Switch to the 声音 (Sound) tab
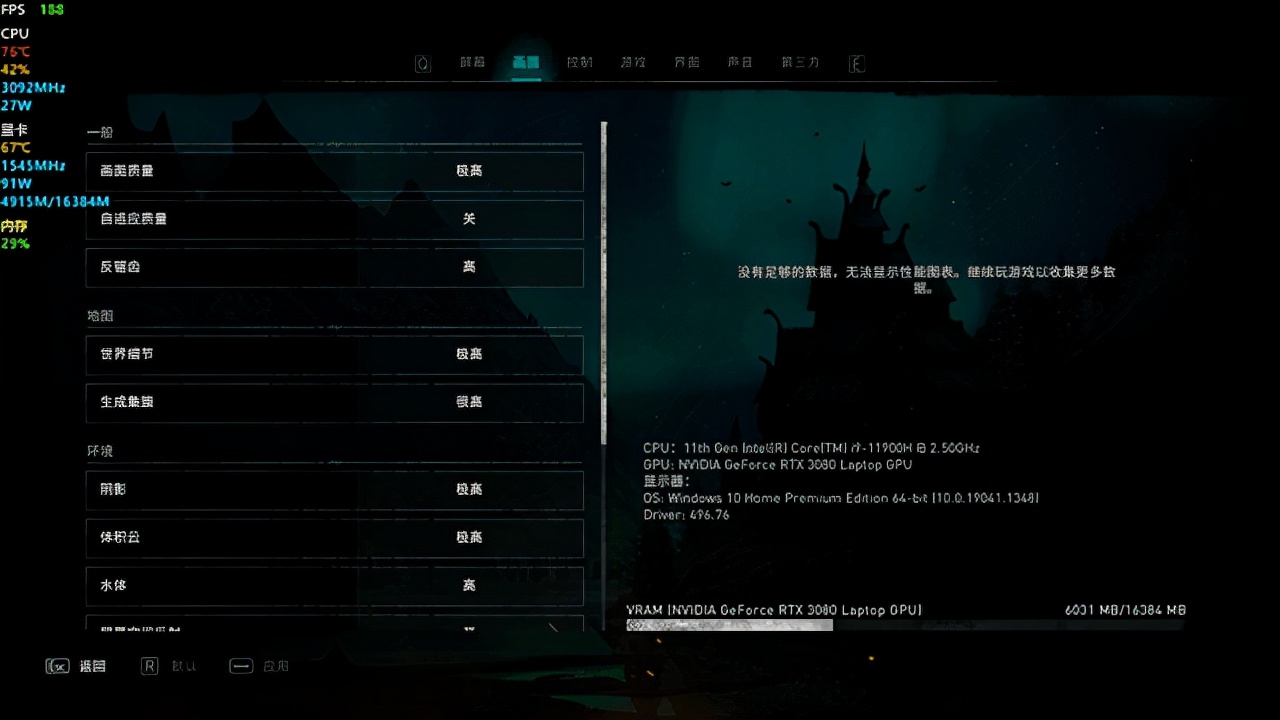Image resolution: width=1280 pixels, height=720 pixels. (740, 63)
